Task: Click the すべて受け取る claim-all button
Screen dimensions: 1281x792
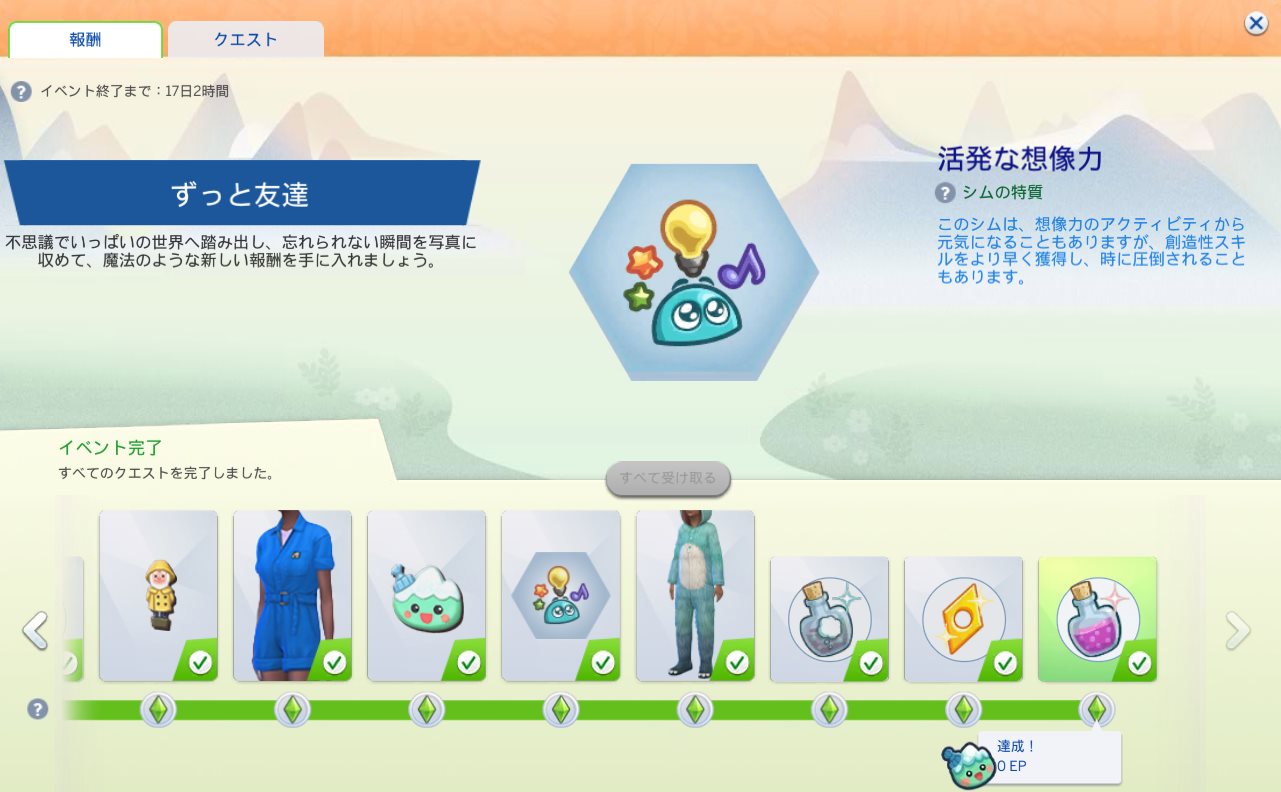Action: click(668, 478)
